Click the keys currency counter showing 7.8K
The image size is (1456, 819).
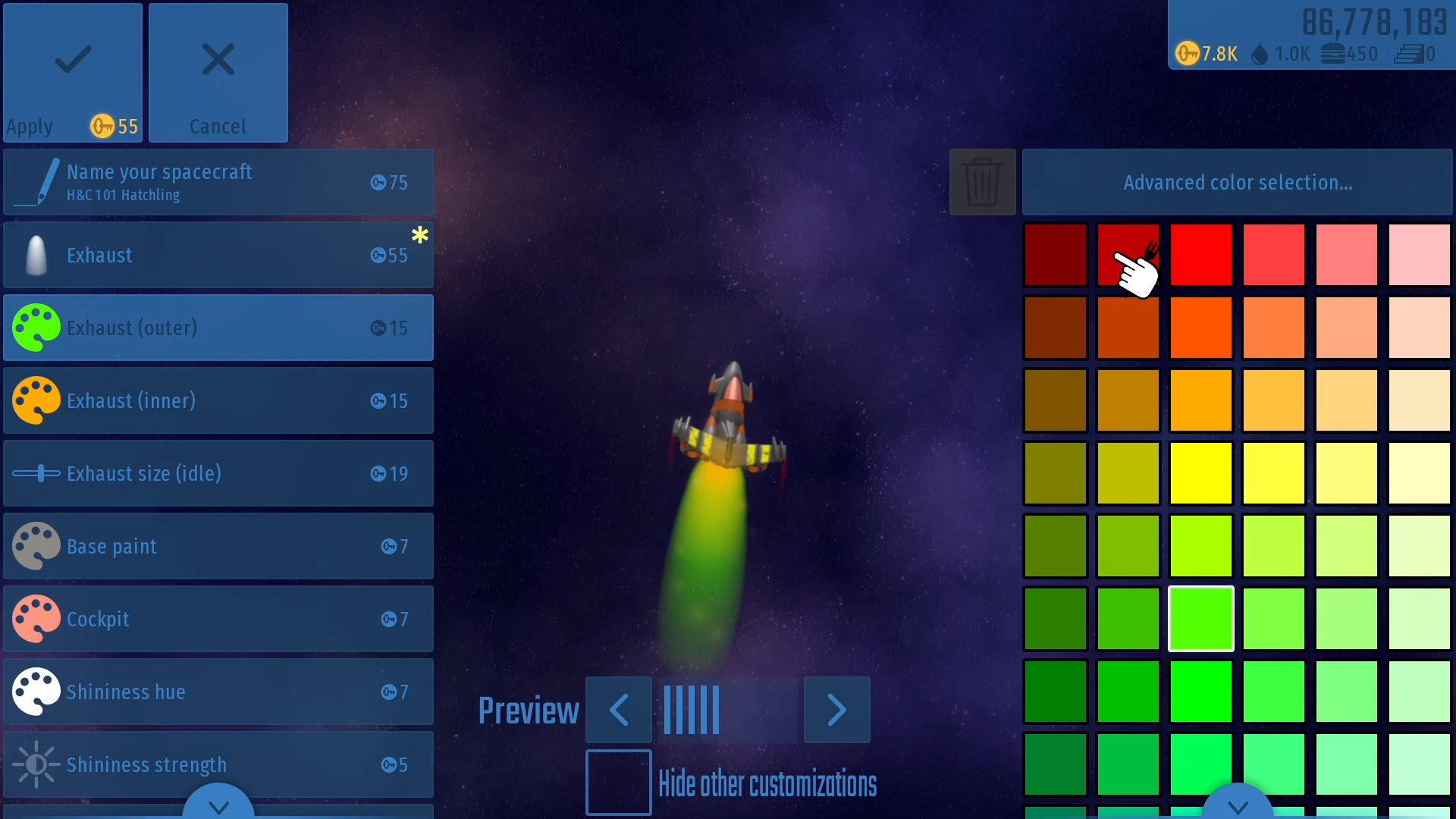(x=1206, y=53)
